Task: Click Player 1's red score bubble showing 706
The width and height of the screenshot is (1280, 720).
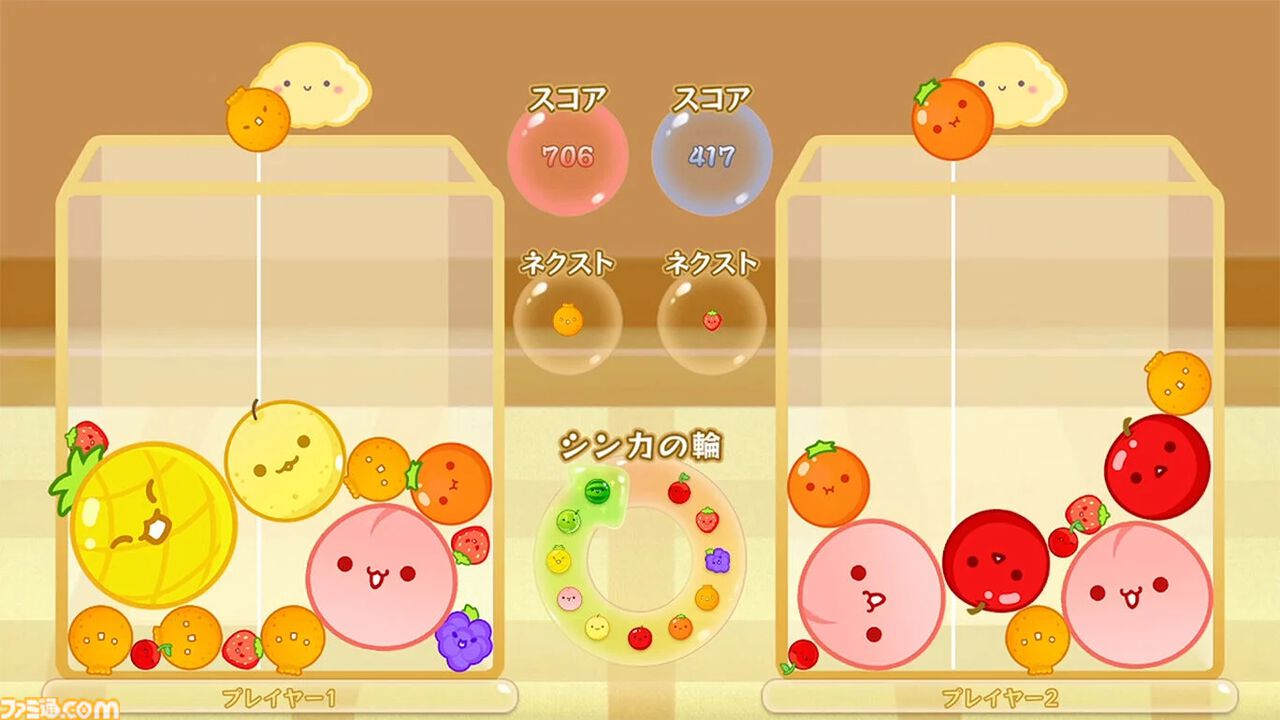Action: pyautogui.click(x=569, y=155)
